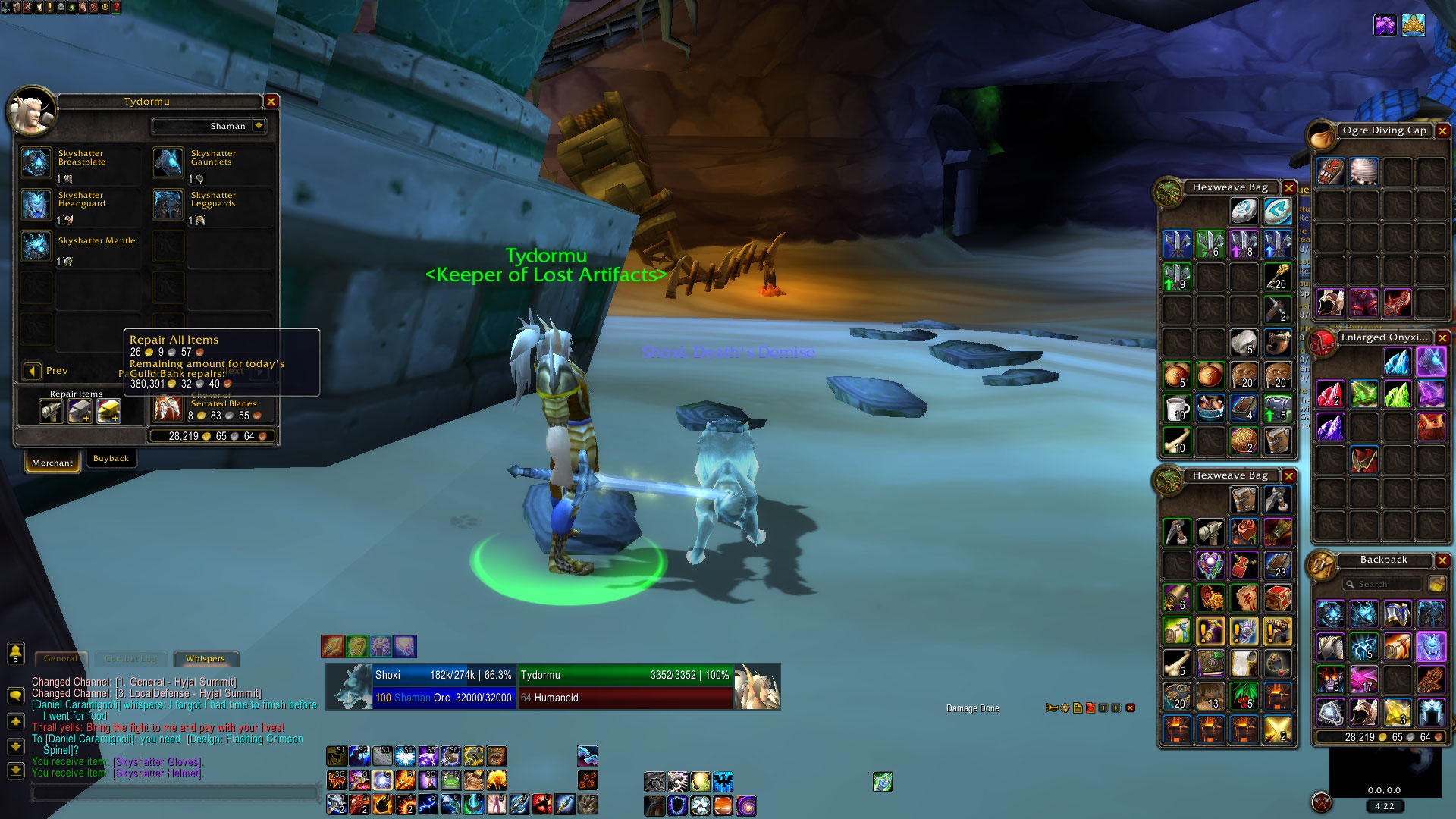Viewport: 1456px width, 819px height.
Task: Close the Ogre Diving Cap bag
Action: coord(1442,130)
